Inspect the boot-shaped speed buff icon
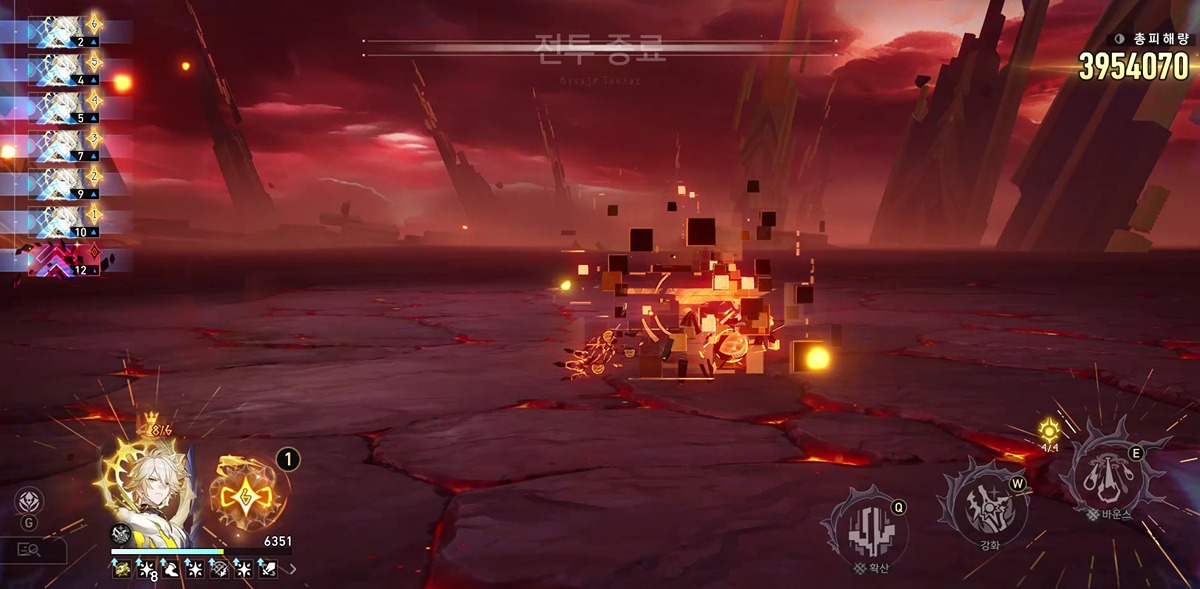This screenshot has height=589, width=1200. 169,569
